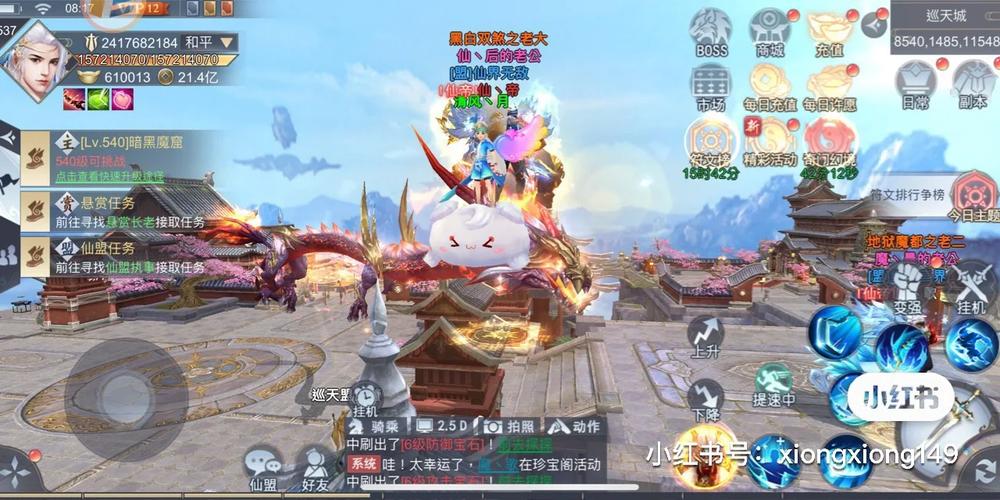Click the 骑乘 mount button

tap(376, 426)
